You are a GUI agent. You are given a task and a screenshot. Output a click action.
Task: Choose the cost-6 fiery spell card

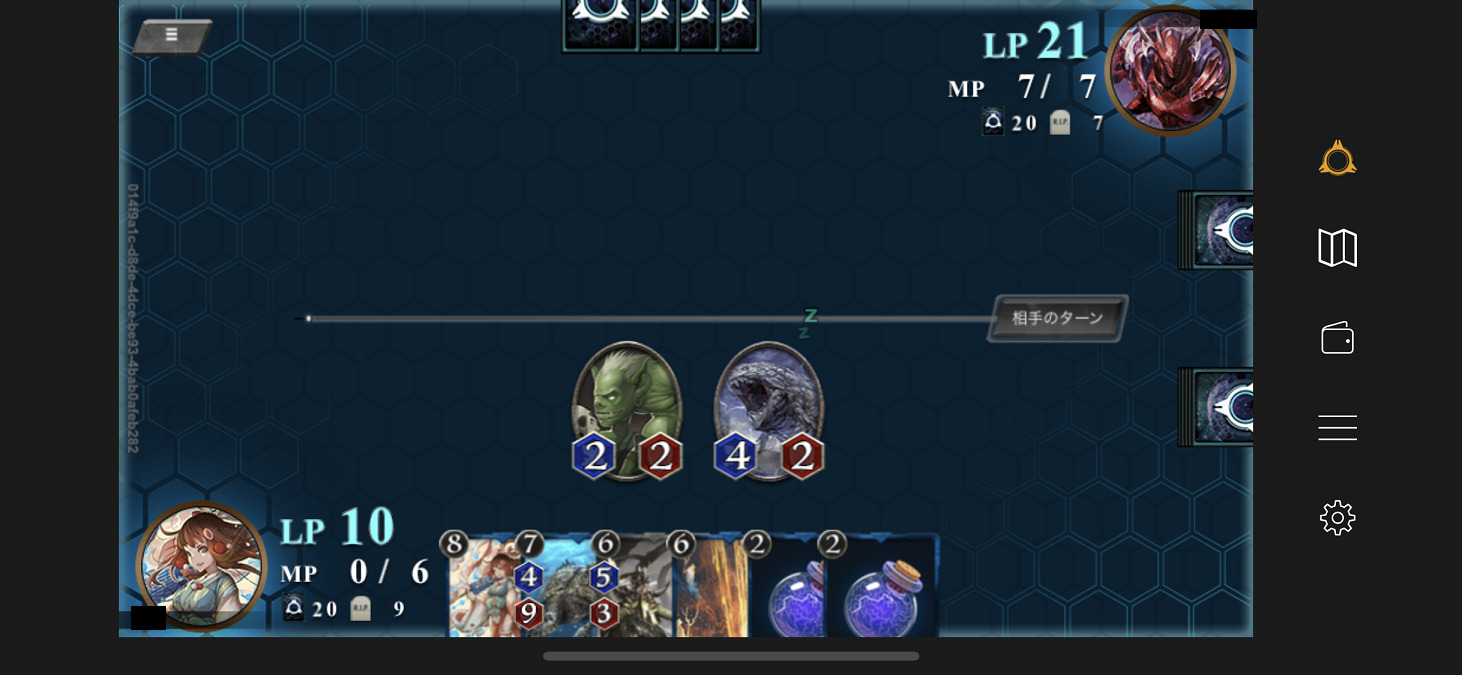click(710, 590)
